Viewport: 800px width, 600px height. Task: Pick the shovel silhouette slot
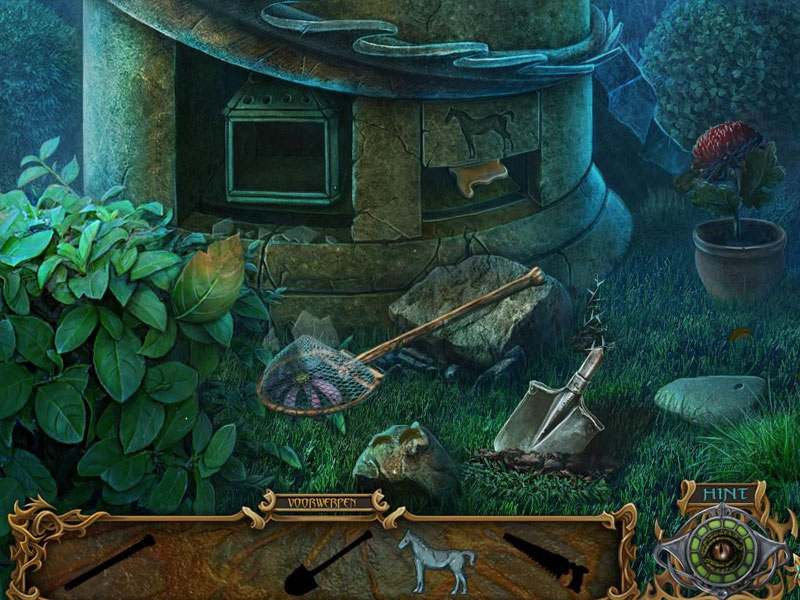(x=328, y=563)
